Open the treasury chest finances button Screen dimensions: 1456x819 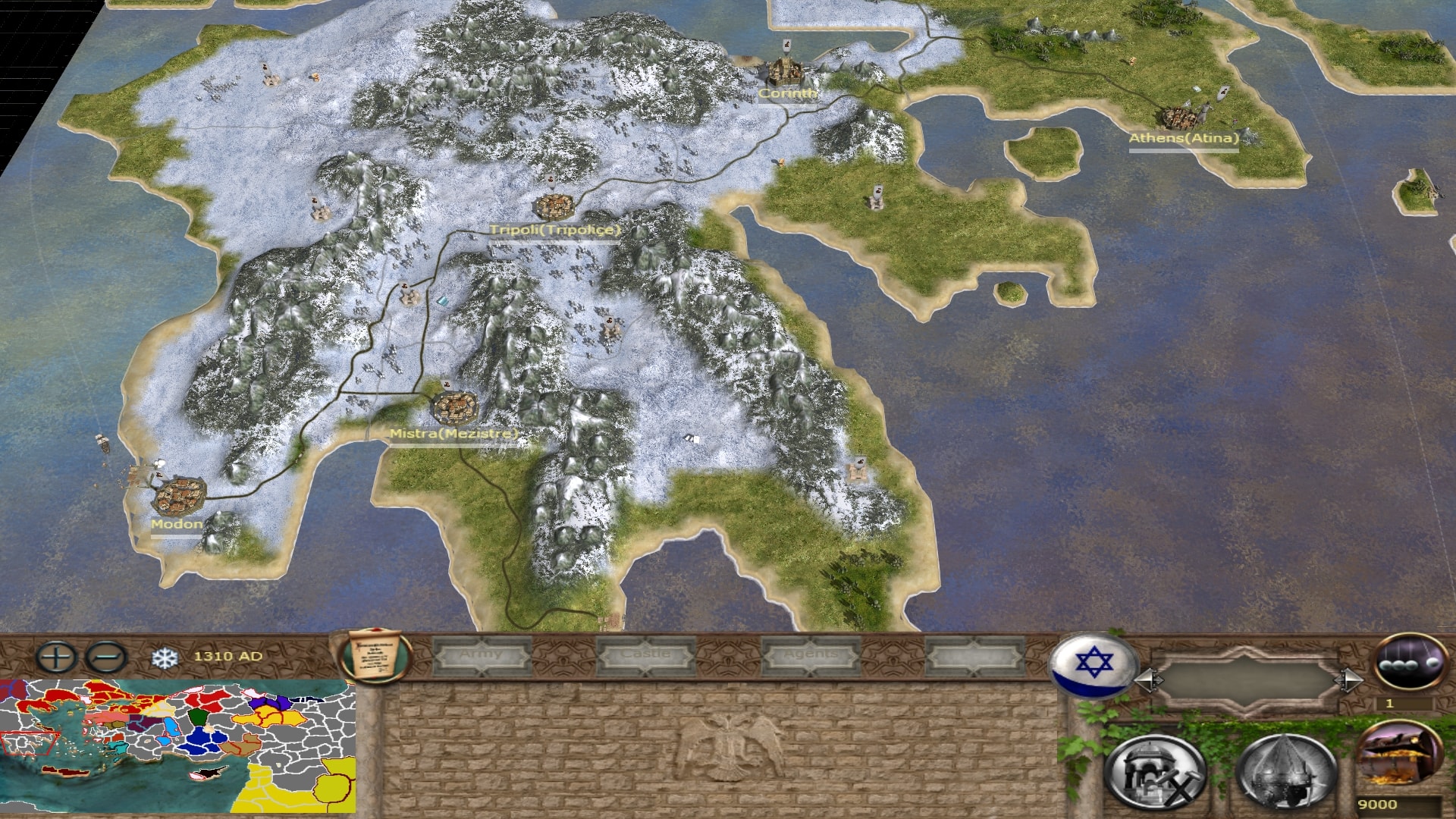(1398, 755)
